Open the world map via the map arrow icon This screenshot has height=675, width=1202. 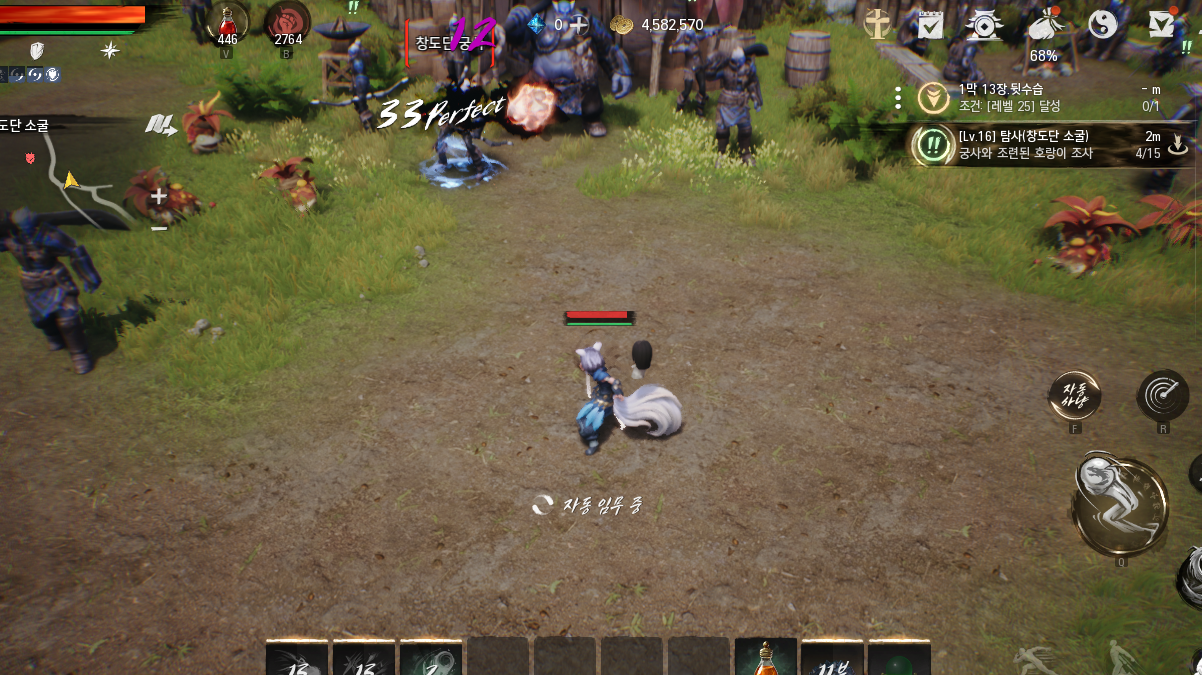pos(160,125)
